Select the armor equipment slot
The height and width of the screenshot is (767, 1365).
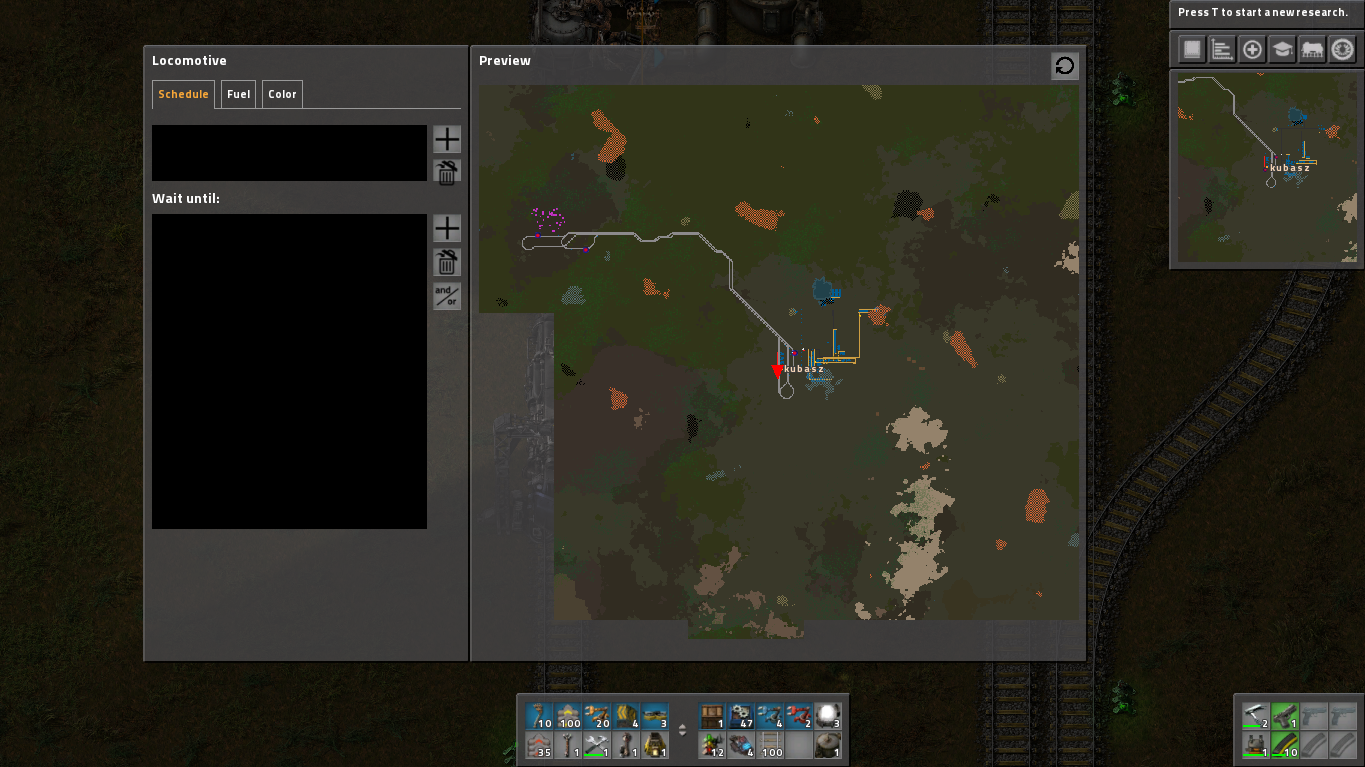click(x=1256, y=745)
